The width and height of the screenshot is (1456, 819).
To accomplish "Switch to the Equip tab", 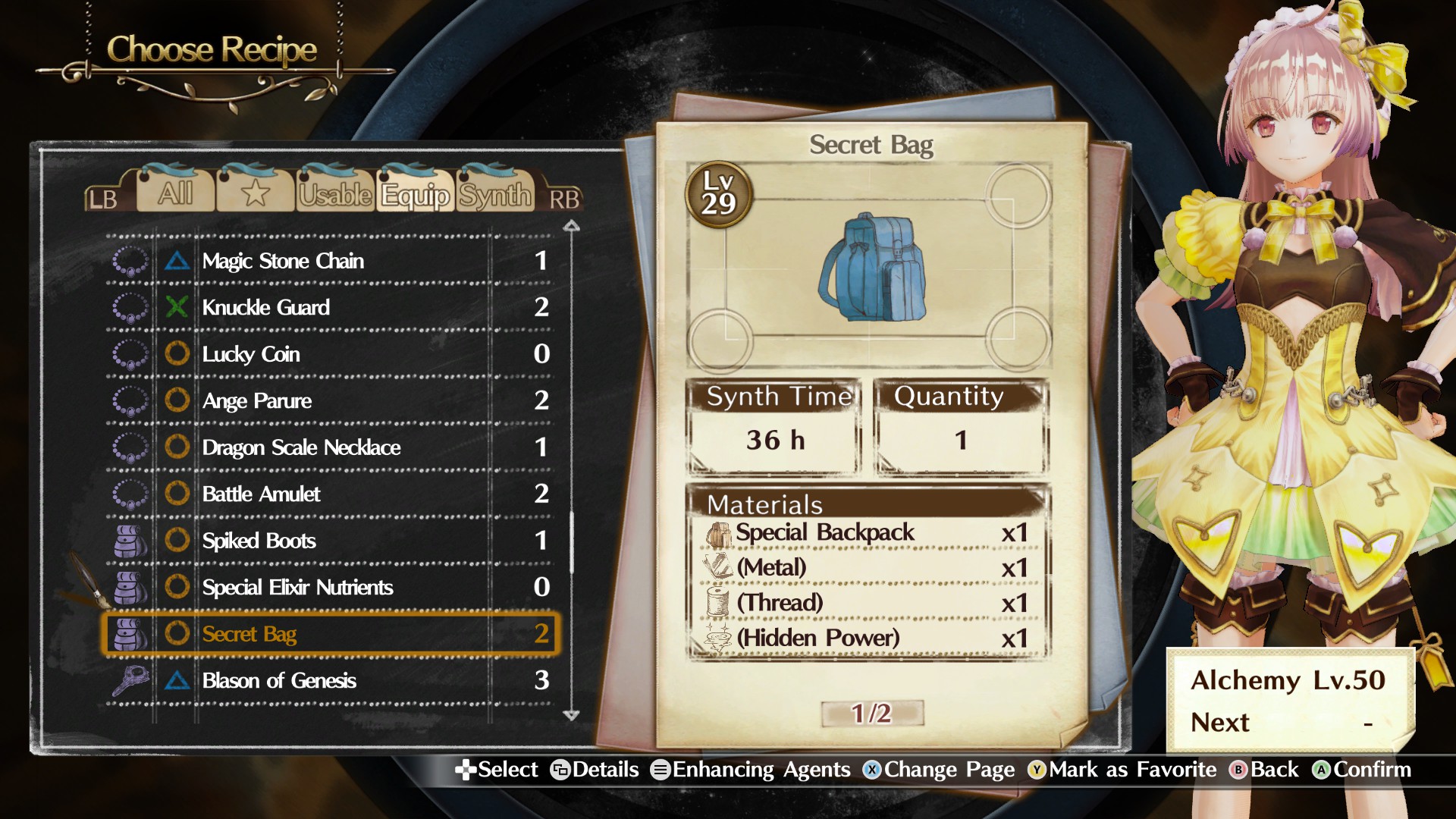I will [x=416, y=196].
